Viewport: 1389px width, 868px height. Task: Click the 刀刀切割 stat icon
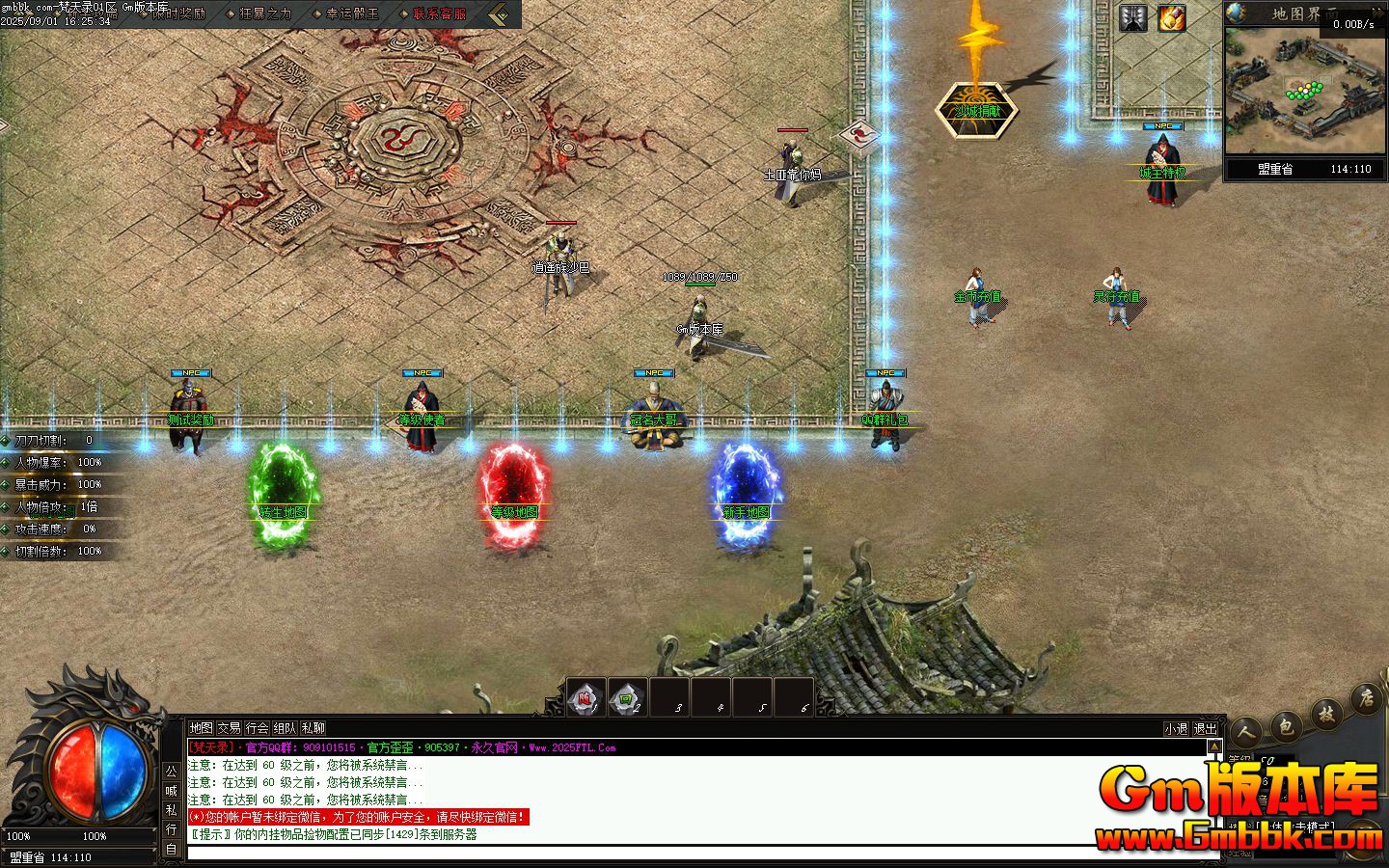[8, 439]
